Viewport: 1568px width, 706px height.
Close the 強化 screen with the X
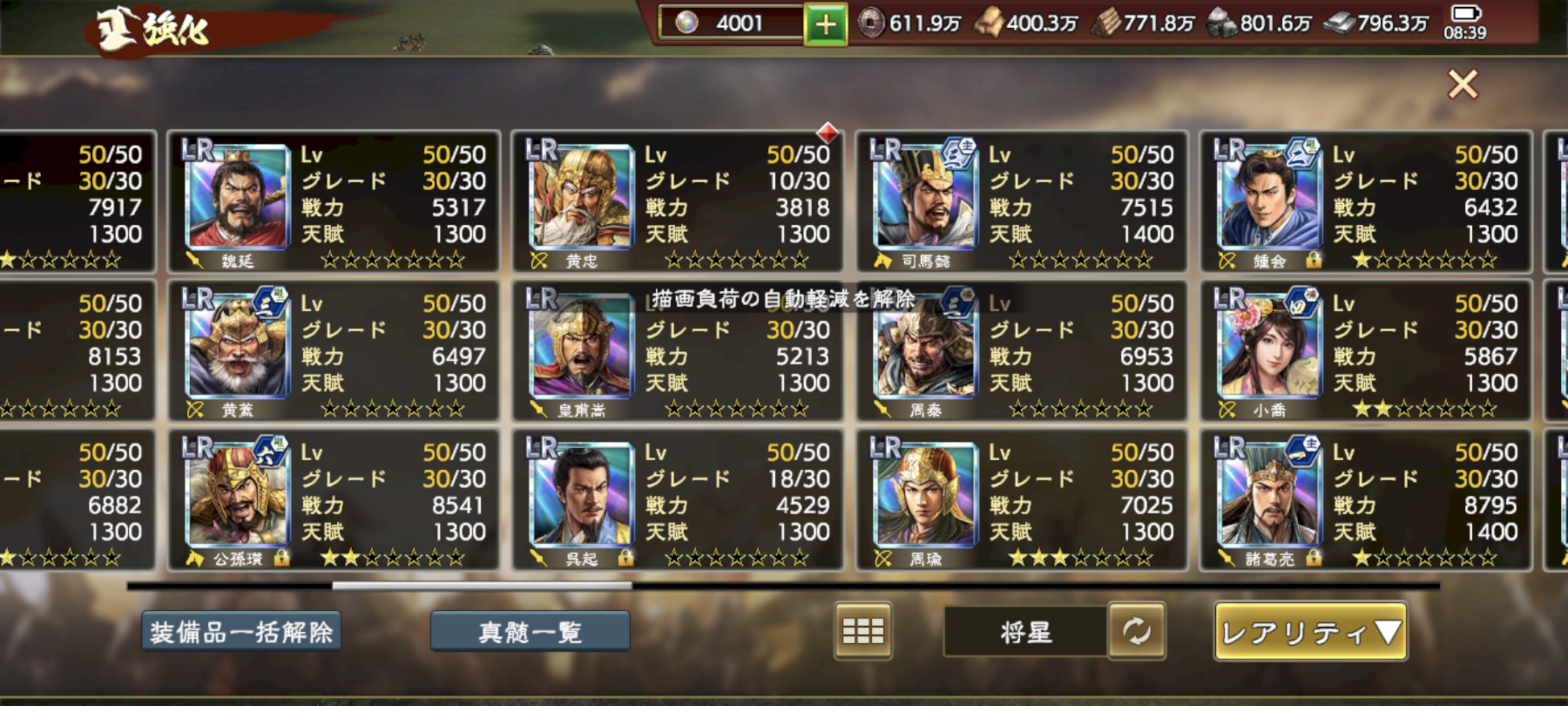click(x=1462, y=84)
